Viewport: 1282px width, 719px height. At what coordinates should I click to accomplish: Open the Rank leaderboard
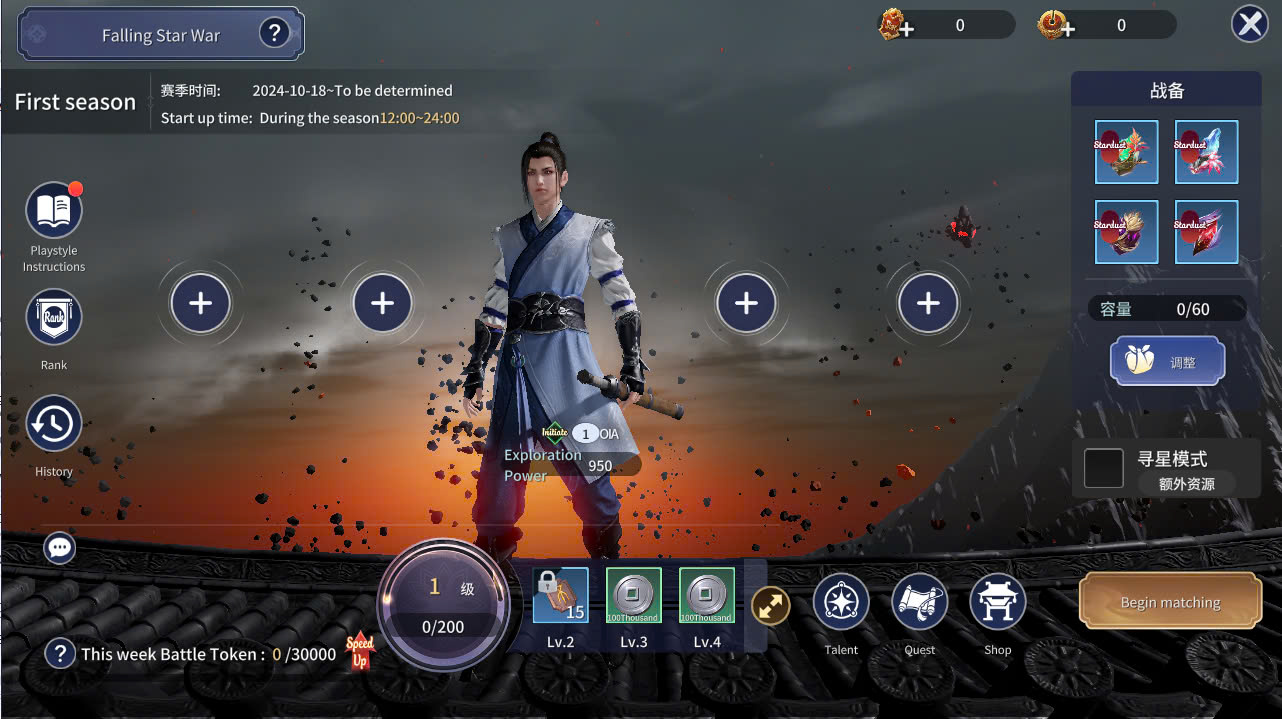(x=54, y=318)
